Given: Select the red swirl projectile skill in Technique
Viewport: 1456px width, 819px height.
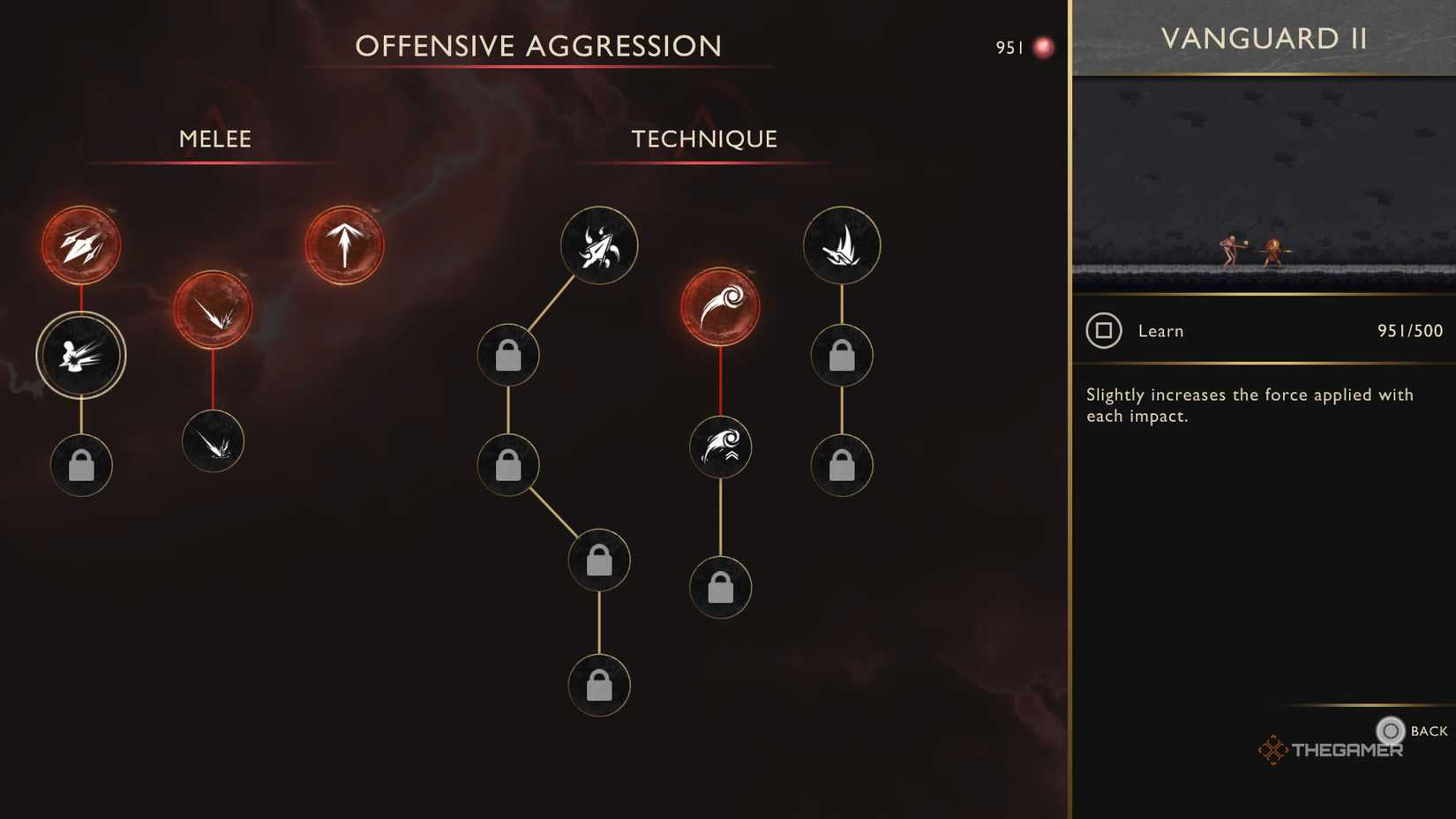Looking at the screenshot, I should 720,304.
